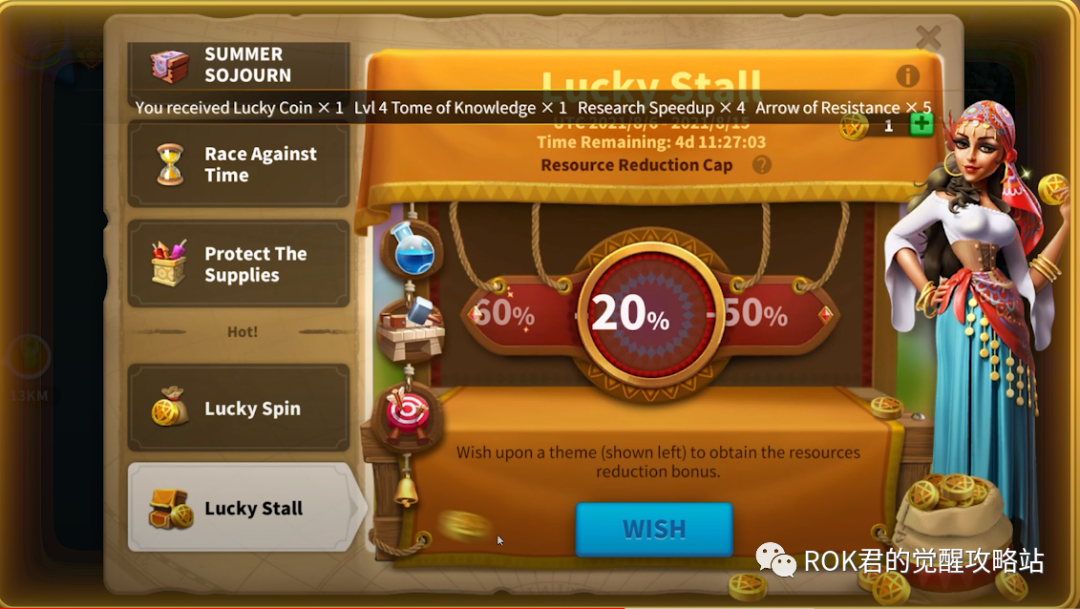Show Resource Reduction Cap help
The height and width of the screenshot is (609, 1080).
(x=762, y=165)
